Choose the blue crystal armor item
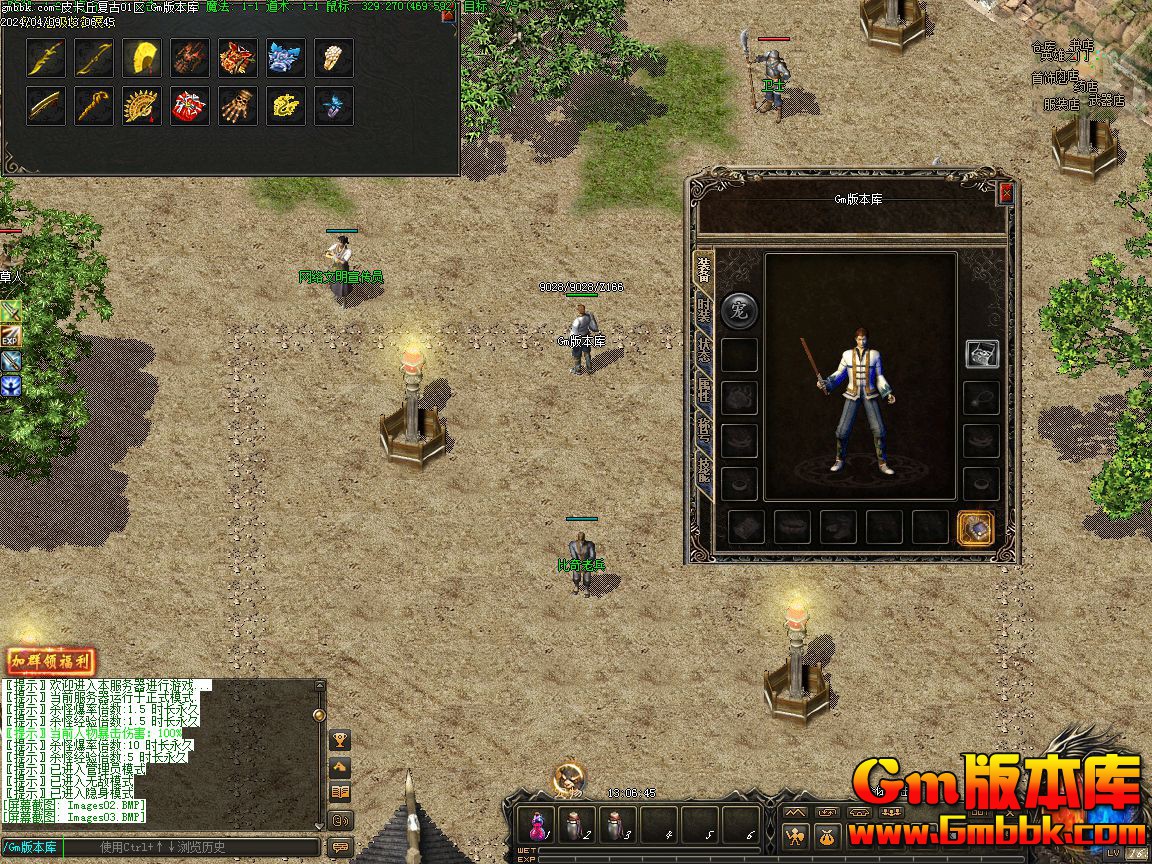1152x864 pixels. pos(286,58)
